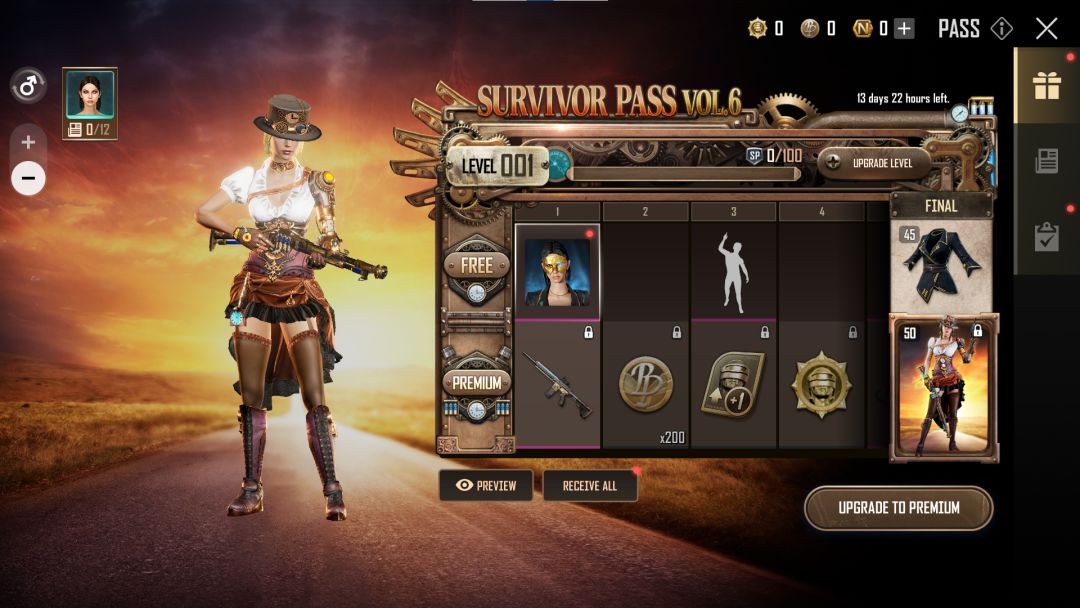Close the Survivor Pass screen
Viewport: 1080px width, 608px height.
point(1046,28)
